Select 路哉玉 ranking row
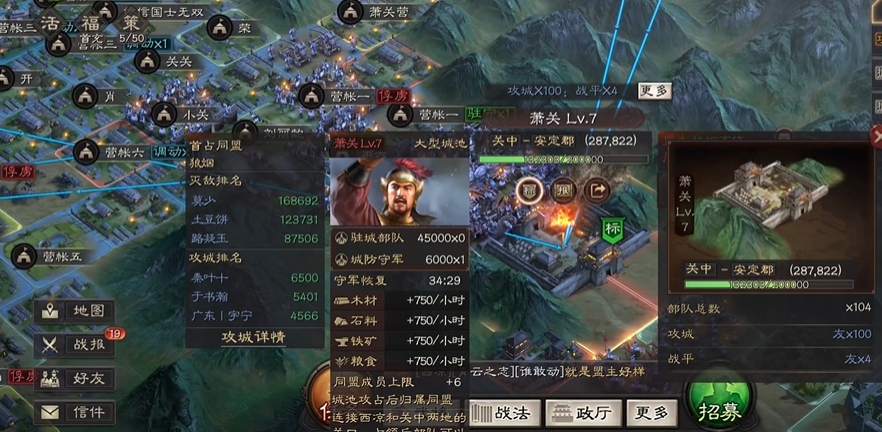This screenshot has height=432, width=882. point(253,238)
